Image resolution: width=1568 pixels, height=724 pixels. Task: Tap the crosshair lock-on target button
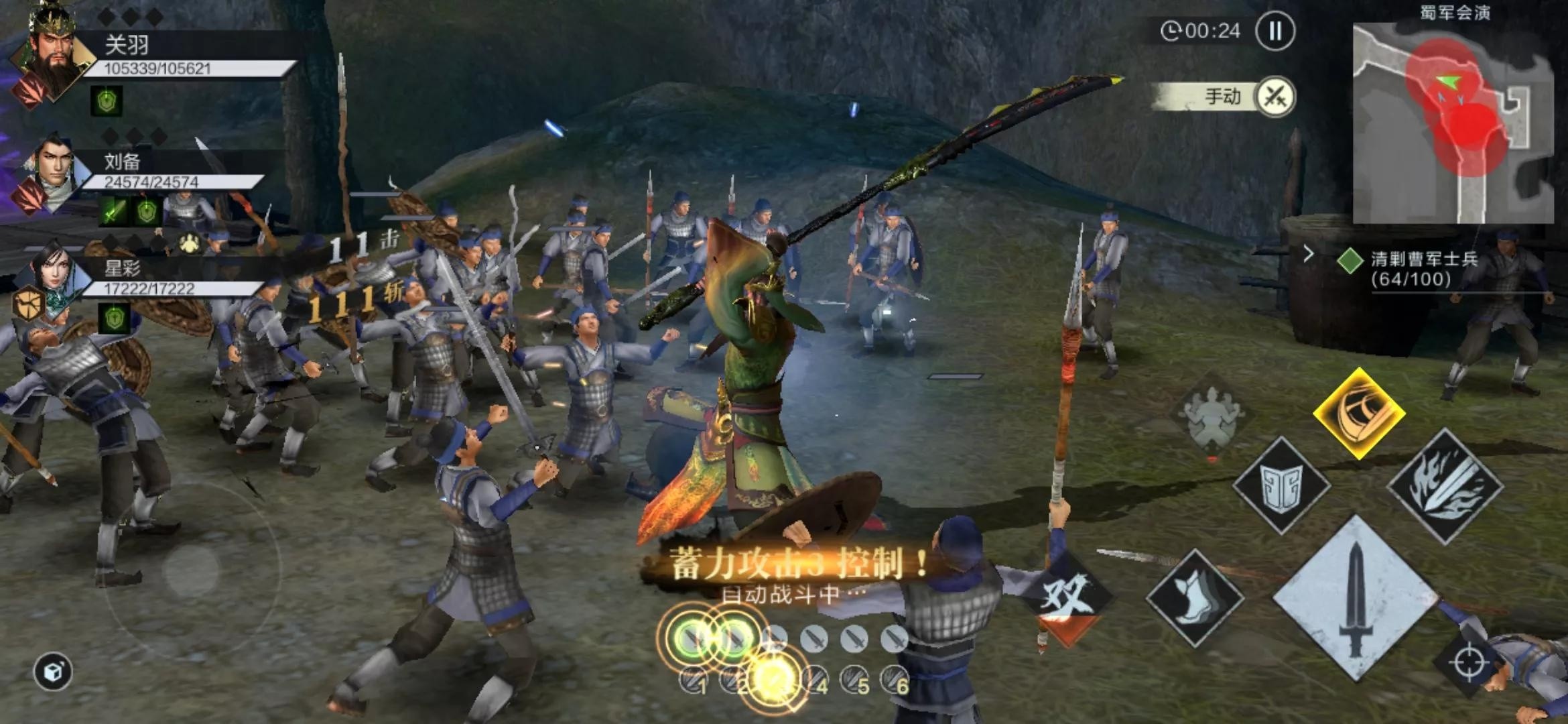point(1467,662)
